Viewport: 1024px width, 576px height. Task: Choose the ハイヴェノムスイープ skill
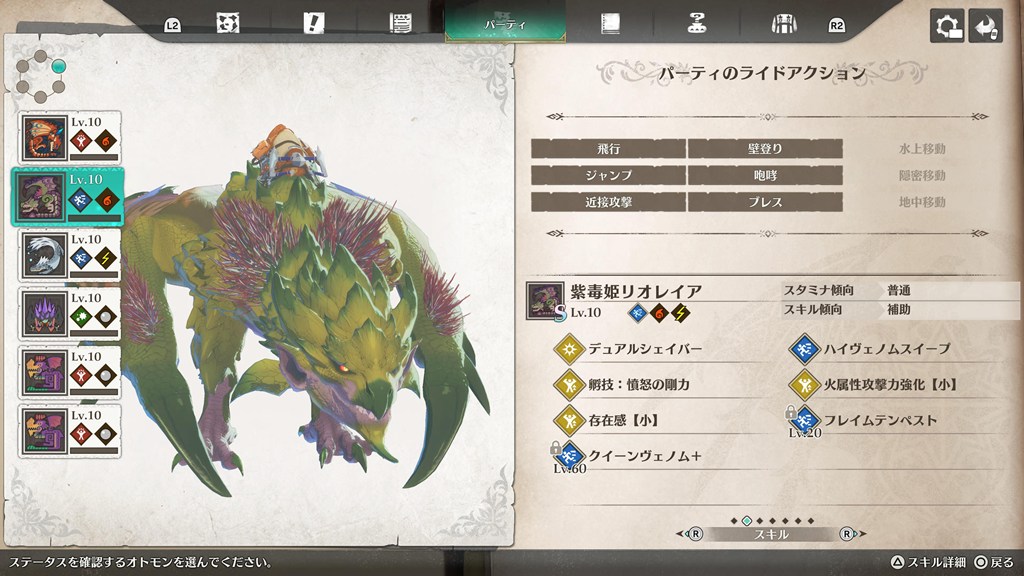click(886, 349)
